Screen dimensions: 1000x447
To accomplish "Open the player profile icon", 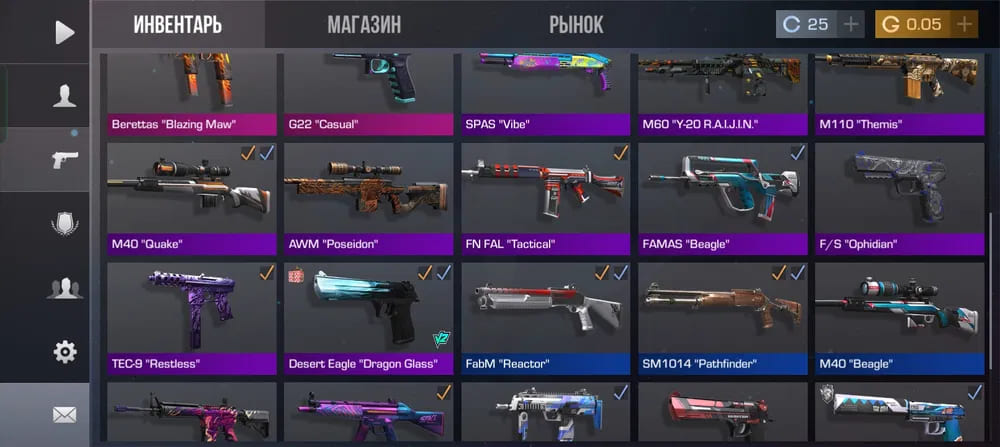I will tap(64, 96).
